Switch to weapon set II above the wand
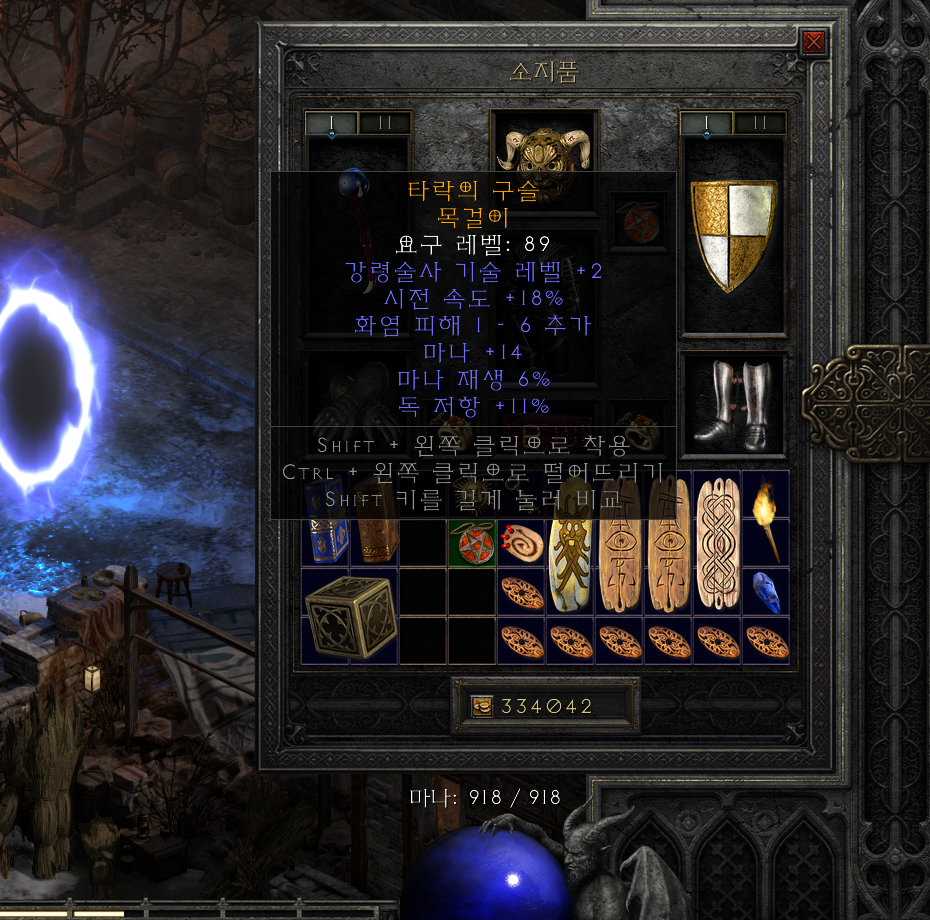The height and width of the screenshot is (920, 930). point(384,123)
